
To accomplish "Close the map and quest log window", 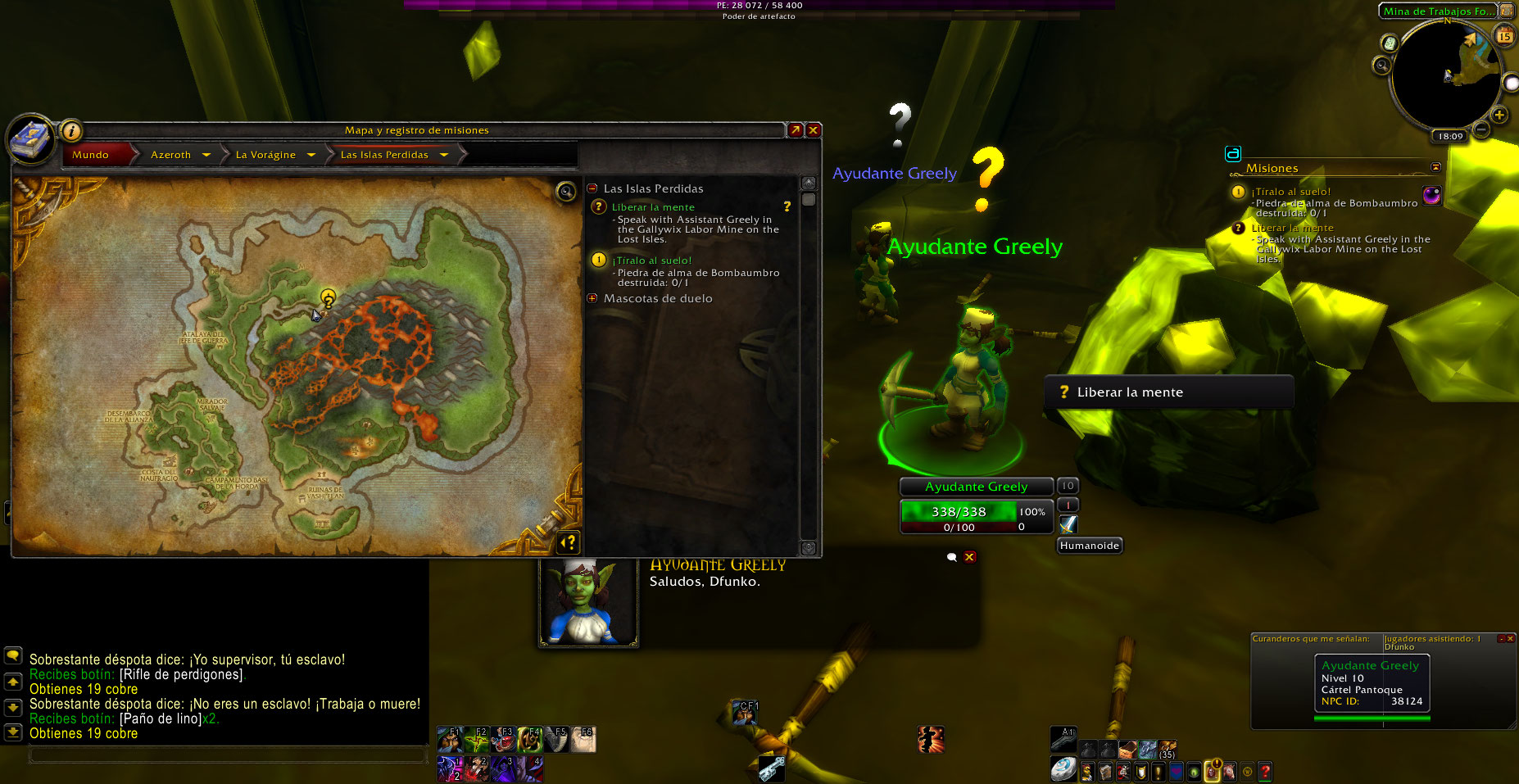I will click(814, 130).
